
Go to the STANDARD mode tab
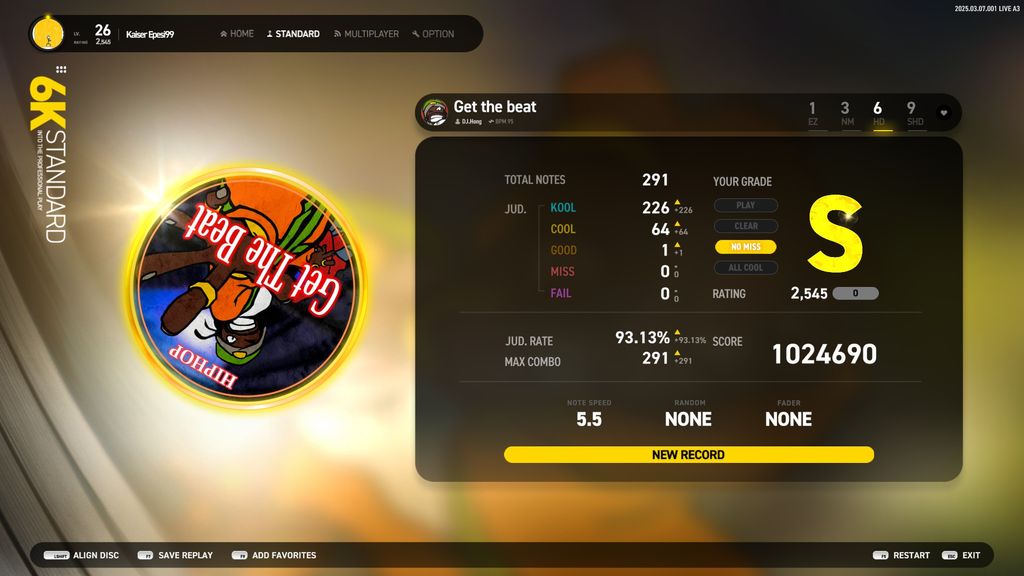coord(293,34)
